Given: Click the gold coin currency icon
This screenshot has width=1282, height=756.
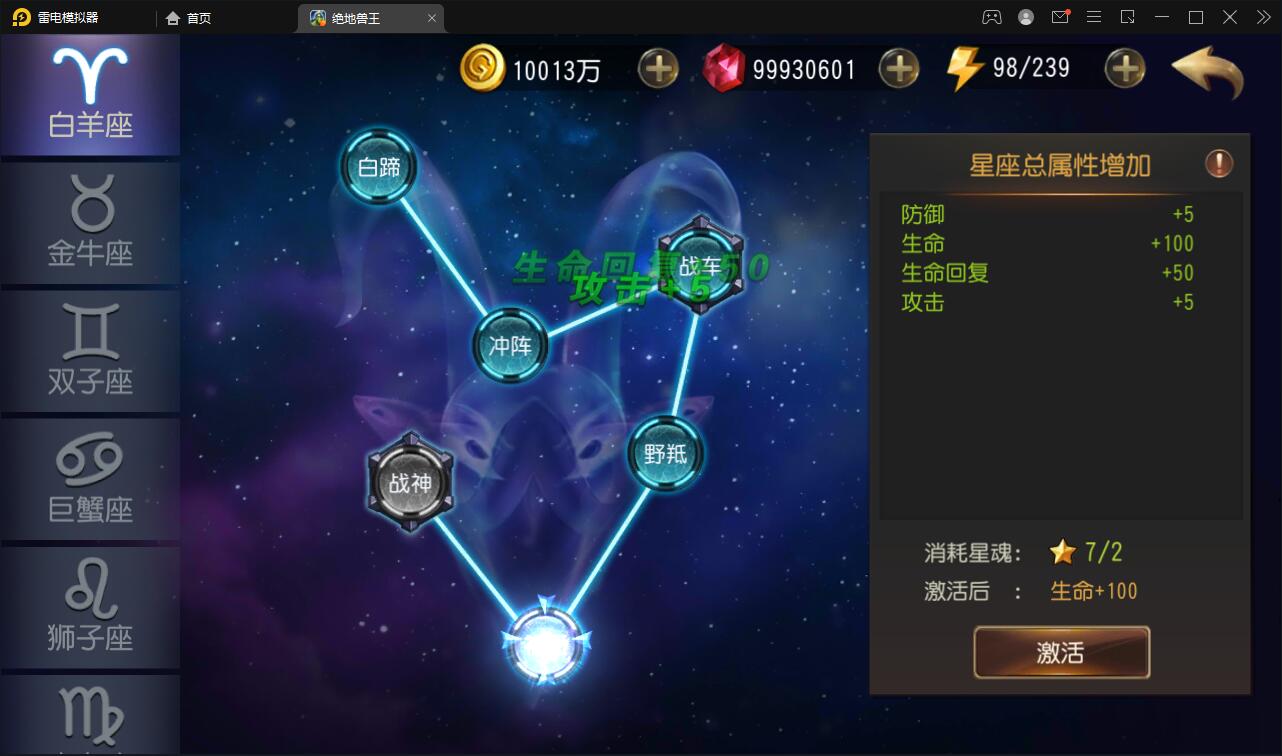Looking at the screenshot, I should pyautogui.click(x=484, y=68).
